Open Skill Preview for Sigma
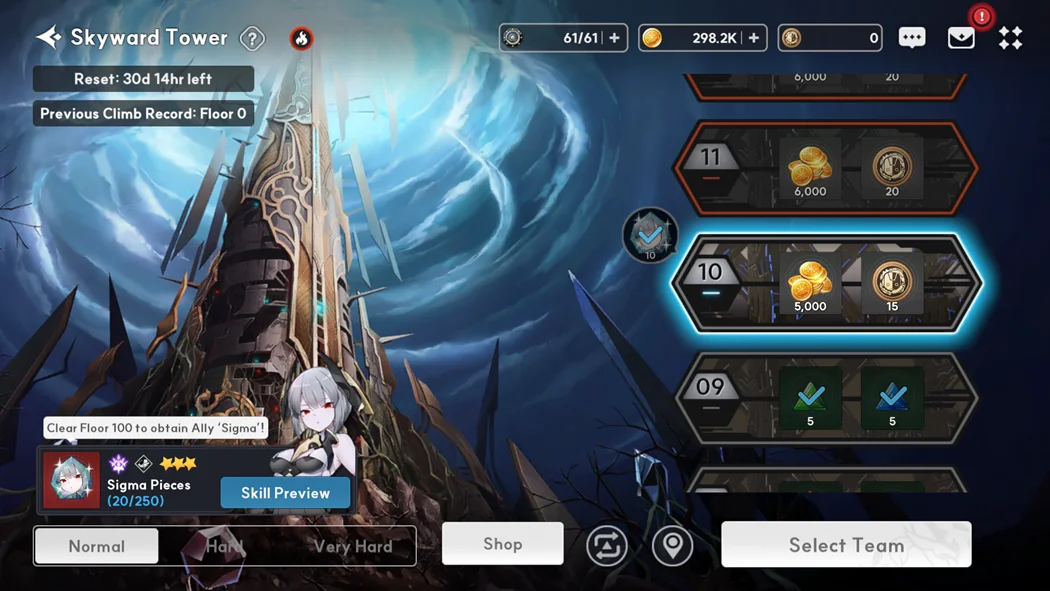 (285, 493)
